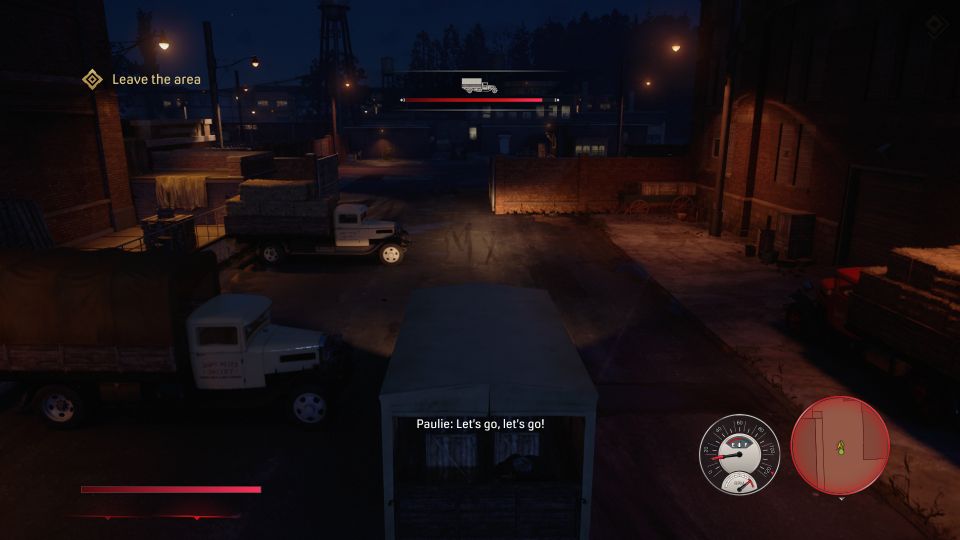Select the yellow player marker on the minimap
Screen dimensions: 960x540
(840, 447)
